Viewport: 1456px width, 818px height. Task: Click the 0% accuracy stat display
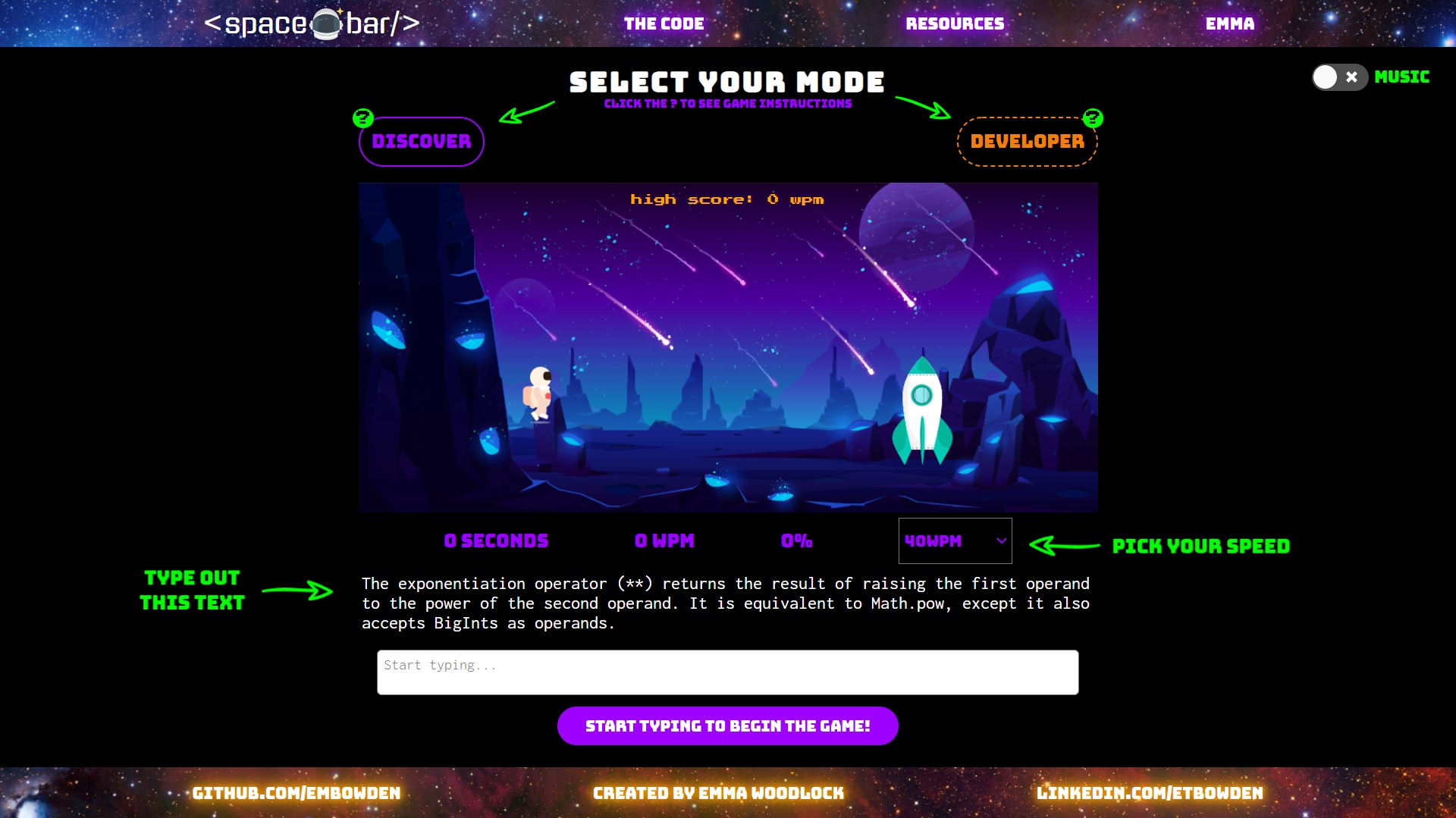pyautogui.click(x=795, y=541)
